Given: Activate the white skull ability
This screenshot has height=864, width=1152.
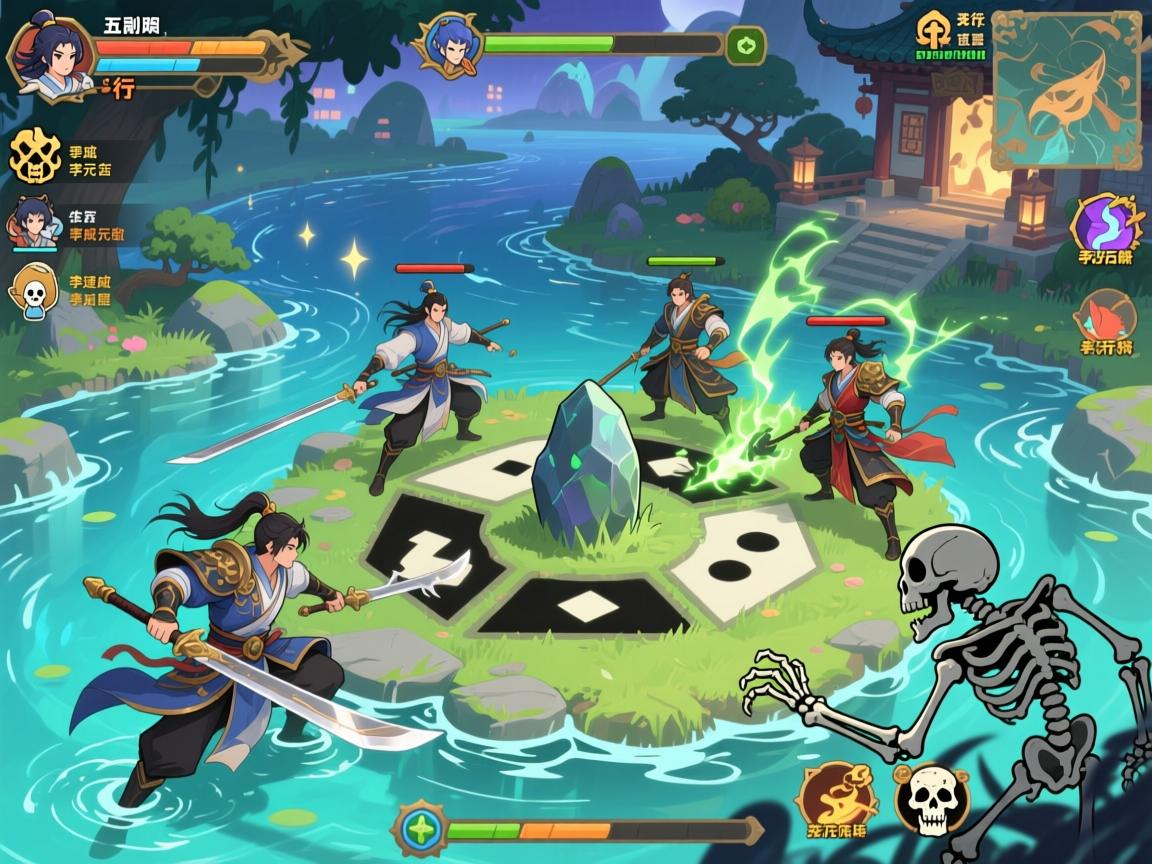Looking at the screenshot, I should point(930,799).
